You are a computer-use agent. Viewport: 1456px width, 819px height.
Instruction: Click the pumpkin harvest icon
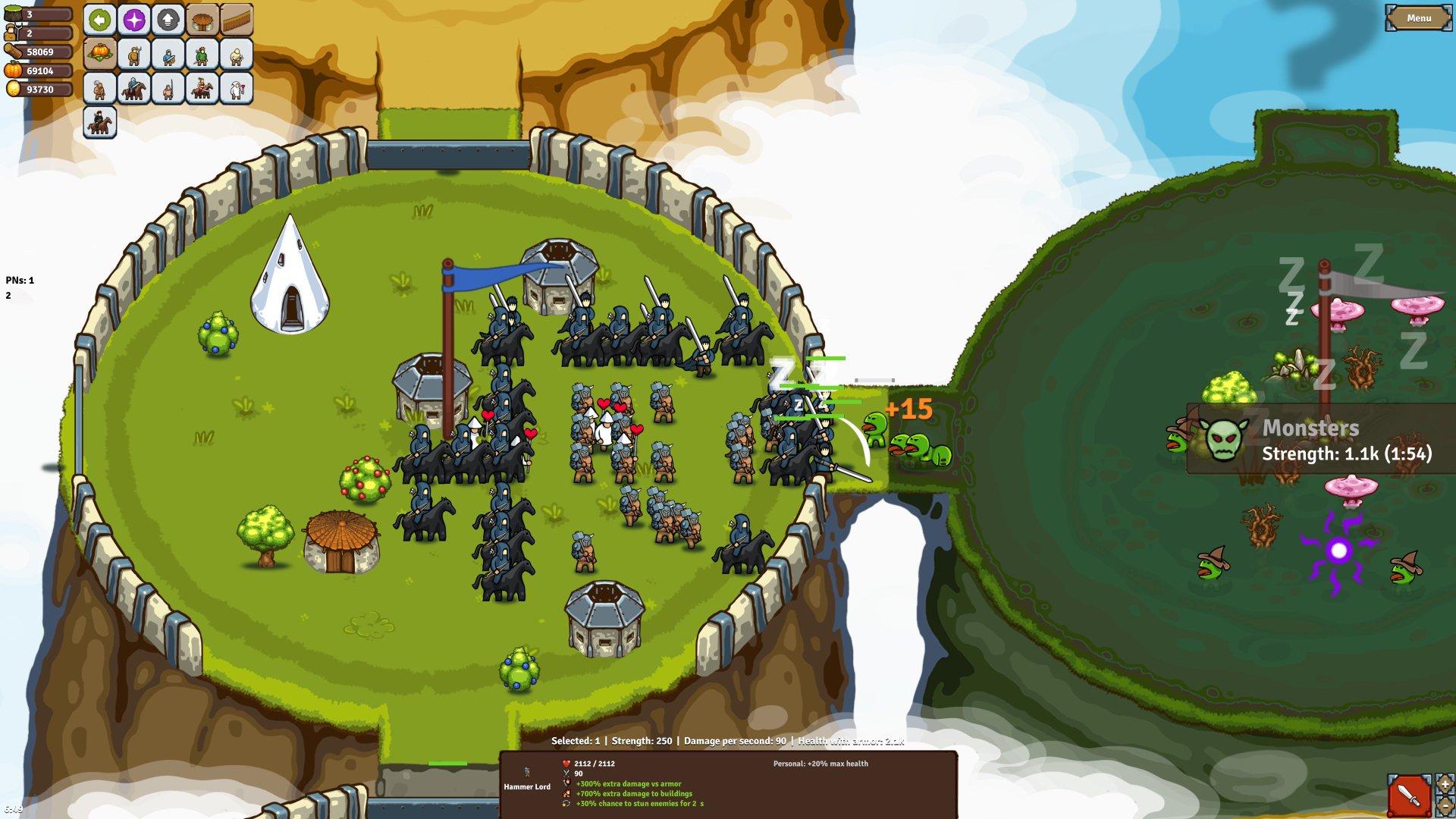[100, 55]
